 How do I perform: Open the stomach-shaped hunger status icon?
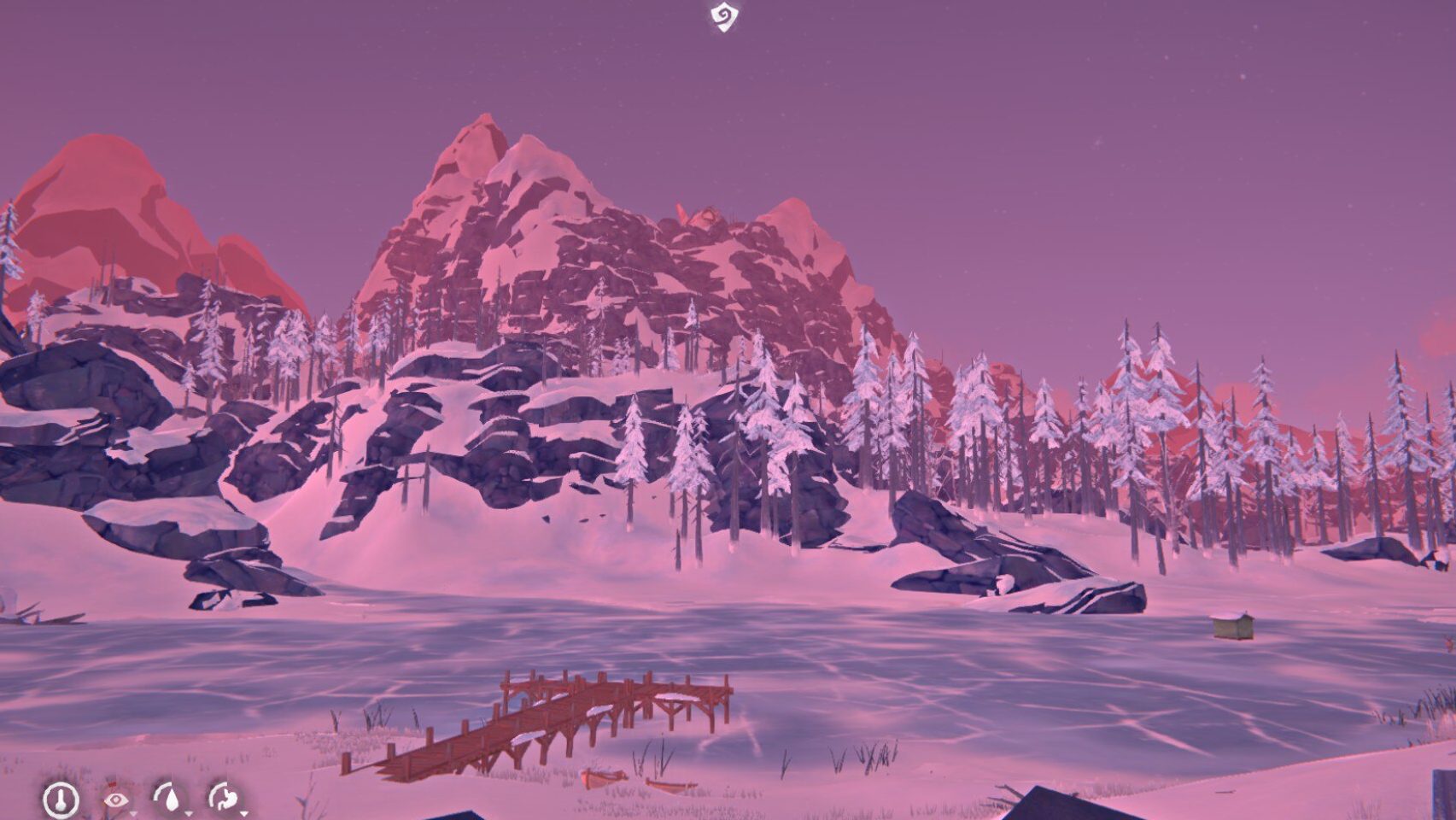(x=228, y=800)
